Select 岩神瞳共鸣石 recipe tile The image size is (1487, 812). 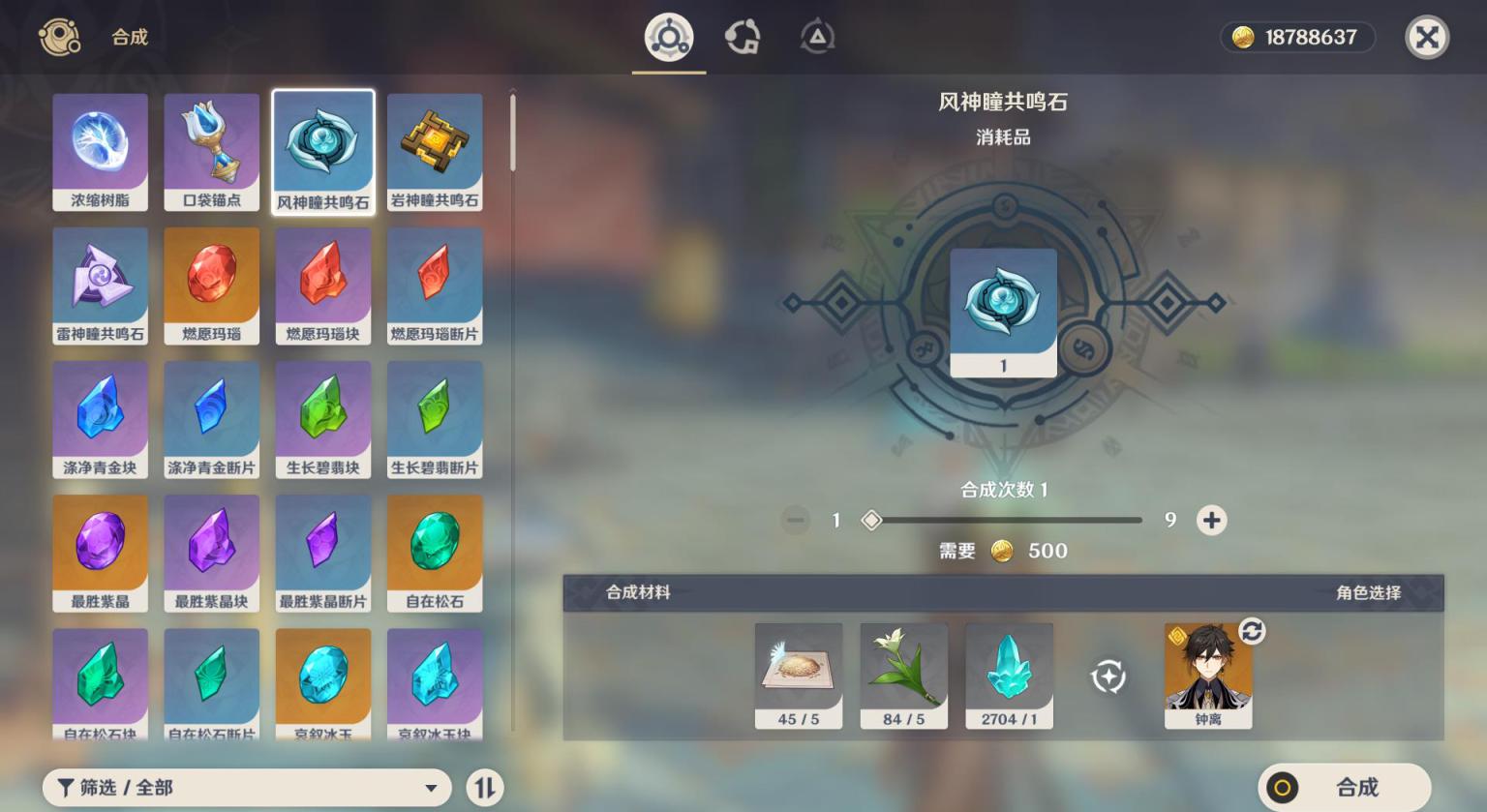point(435,152)
